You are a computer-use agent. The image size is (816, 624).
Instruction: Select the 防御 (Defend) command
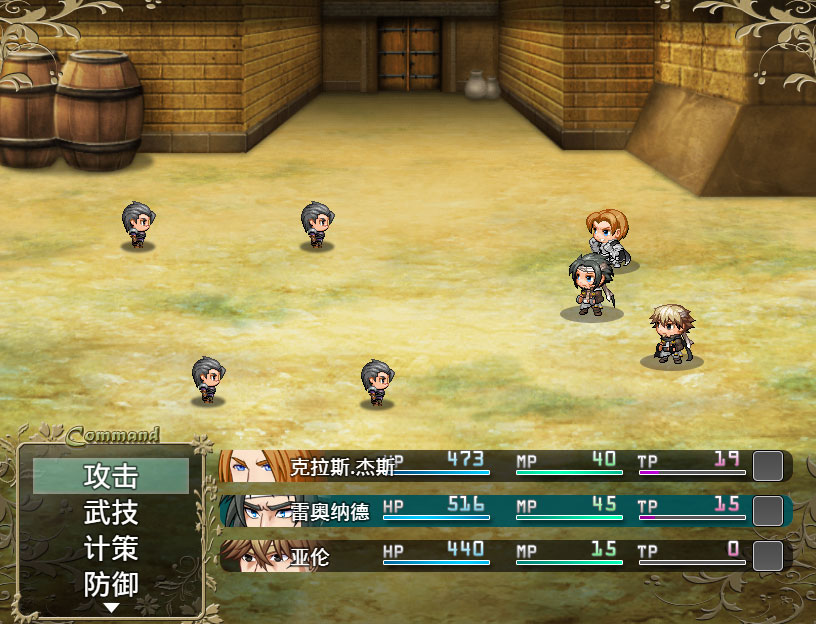[111, 585]
